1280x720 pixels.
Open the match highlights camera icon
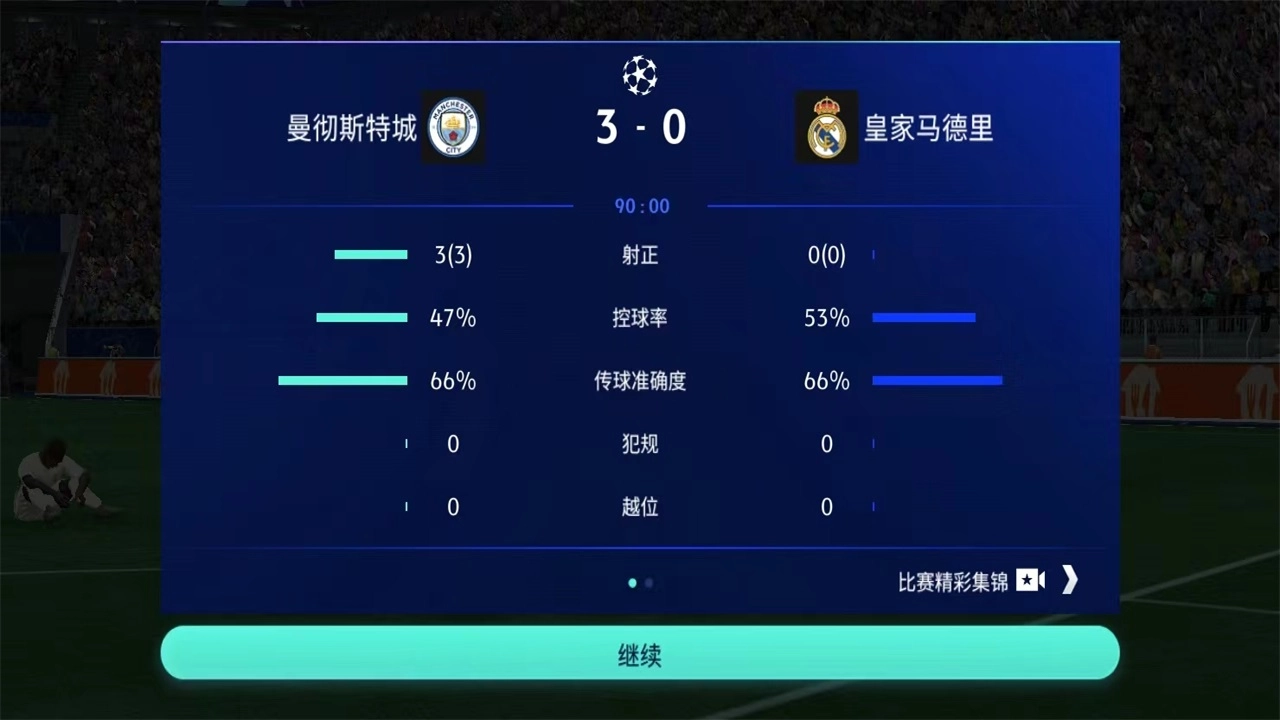tap(1031, 580)
